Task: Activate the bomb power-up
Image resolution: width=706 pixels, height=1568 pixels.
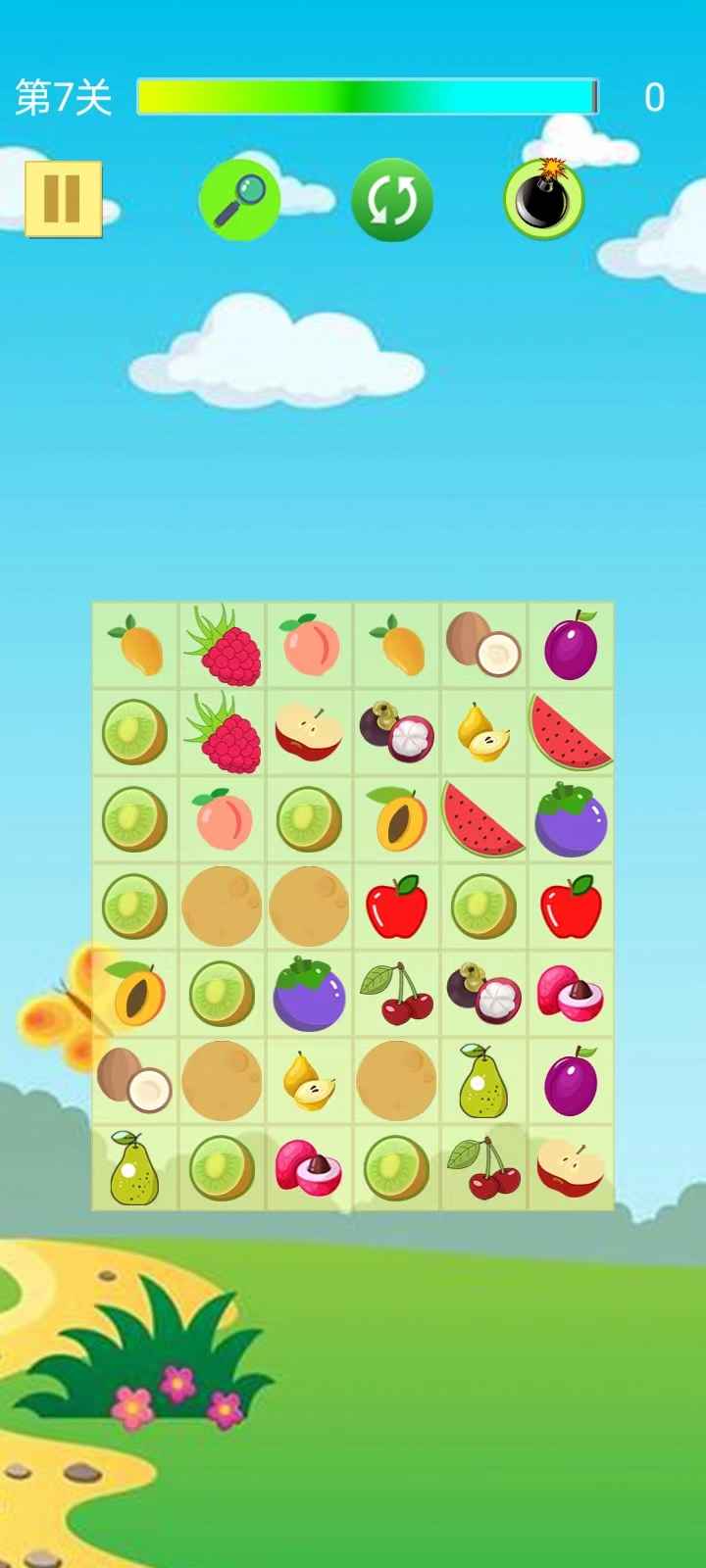Action: click(544, 199)
